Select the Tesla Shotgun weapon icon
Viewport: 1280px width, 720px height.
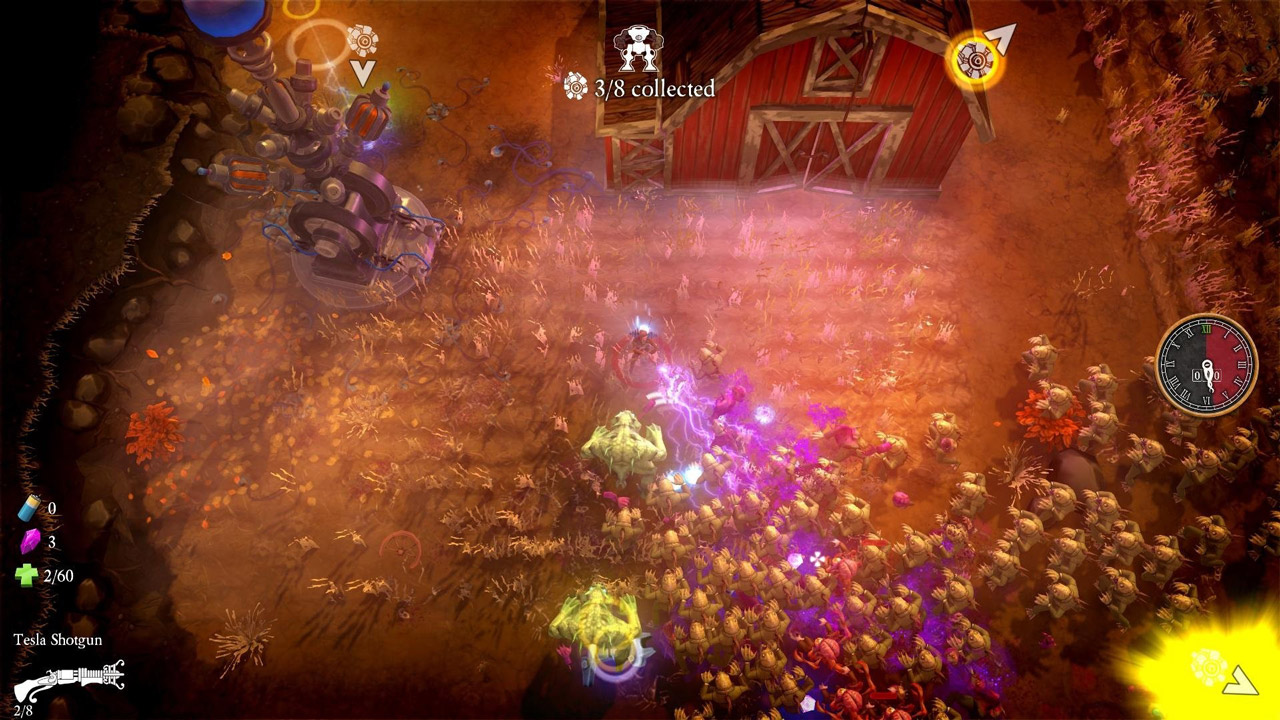point(69,682)
